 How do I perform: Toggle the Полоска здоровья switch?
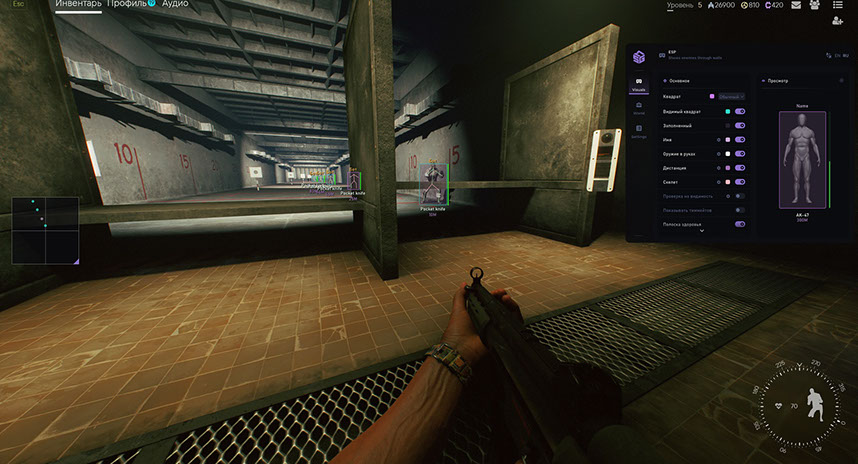740,224
